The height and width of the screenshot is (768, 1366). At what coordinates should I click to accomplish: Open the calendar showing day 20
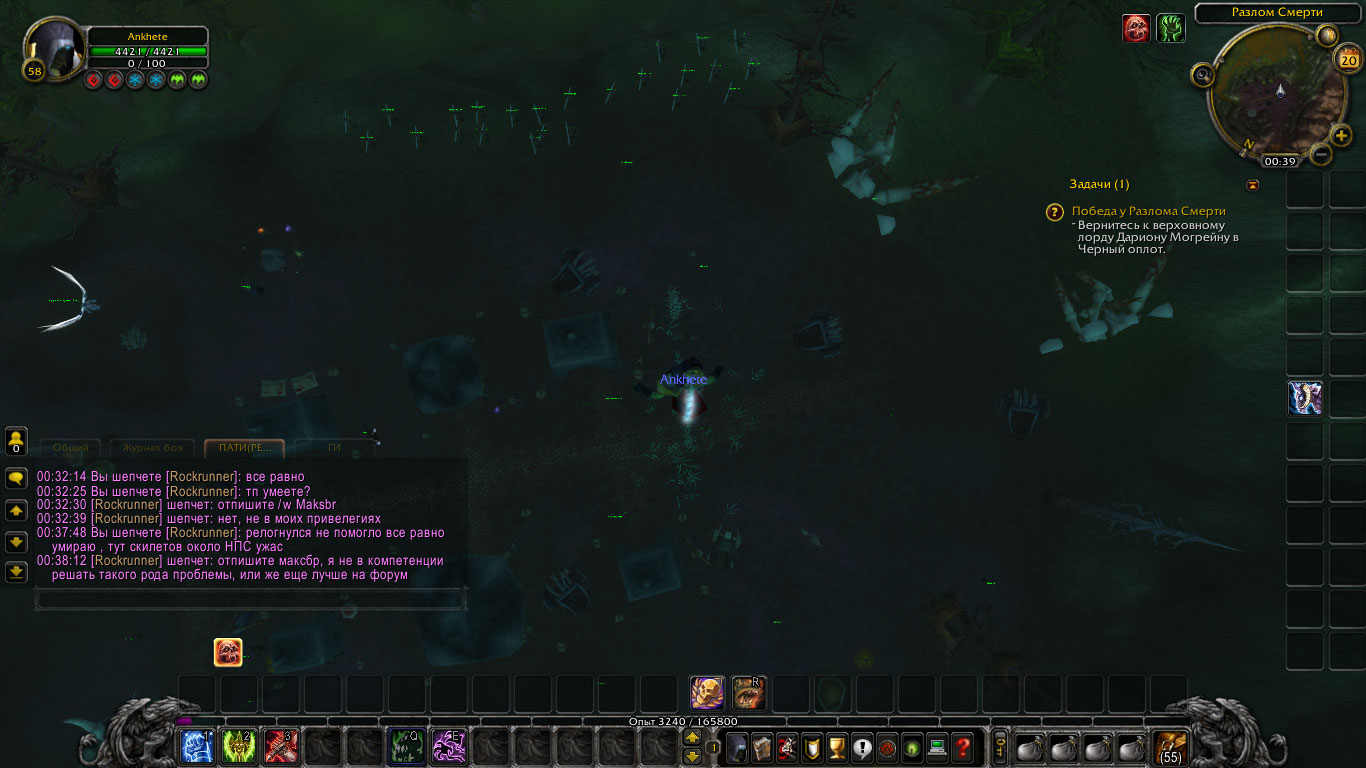click(x=1347, y=60)
